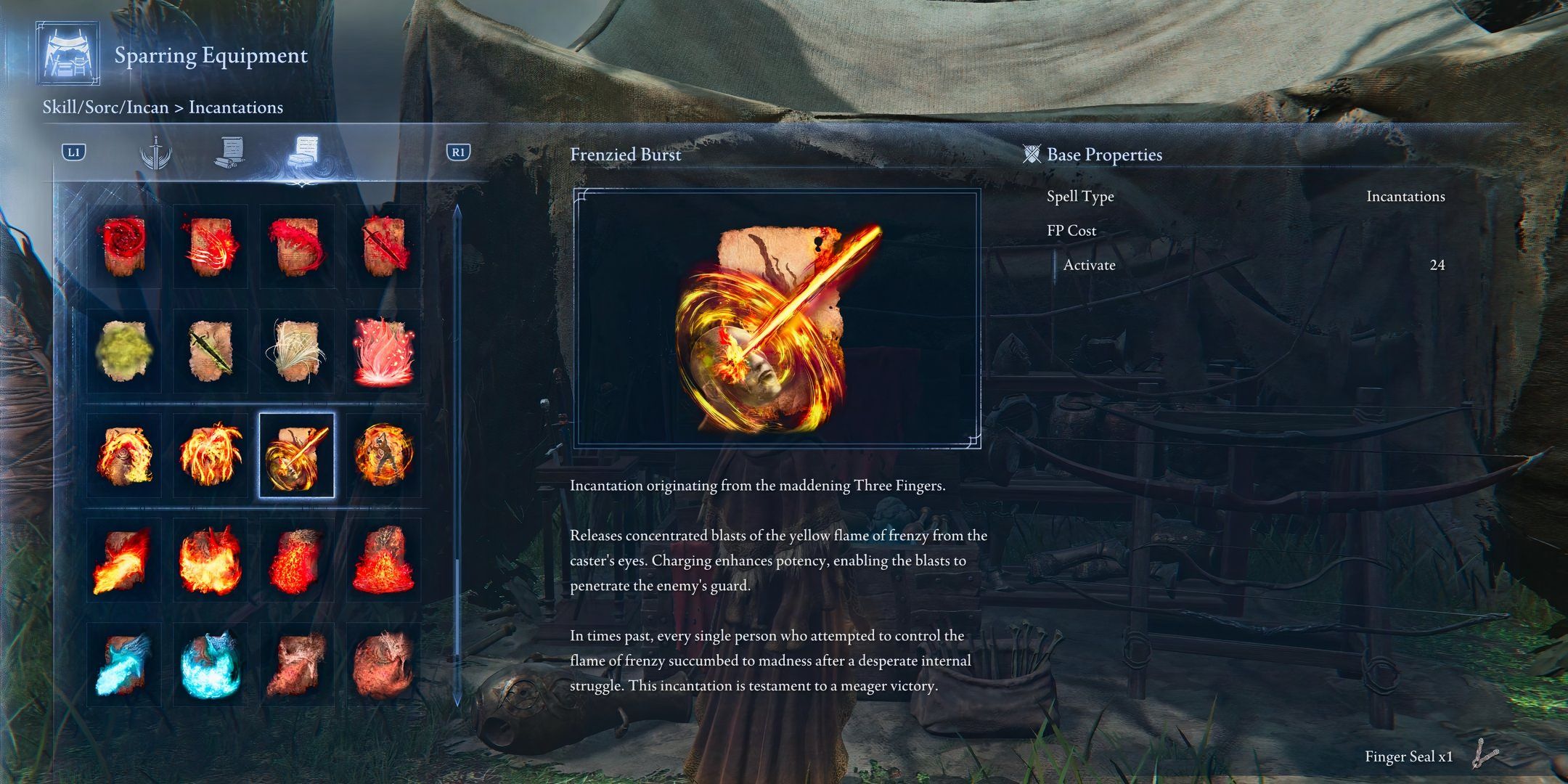The height and width of the screenshot is (784, 1568).
Task: Select the round cyan dragon breath incantation
Action: (211, 665)
